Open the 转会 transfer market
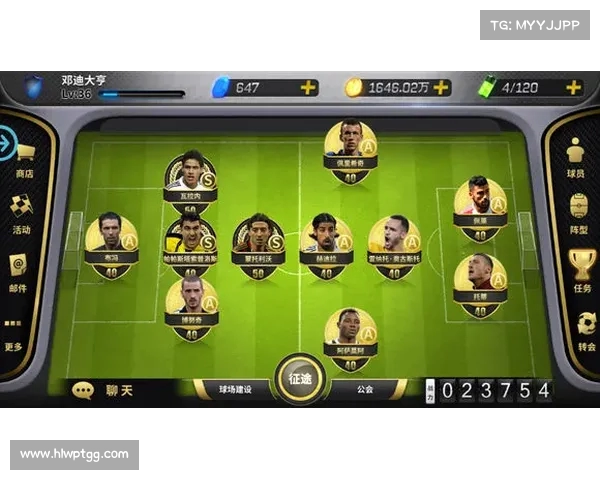The image size is (600, 480). pyautogui.click(x=586, y=330)
